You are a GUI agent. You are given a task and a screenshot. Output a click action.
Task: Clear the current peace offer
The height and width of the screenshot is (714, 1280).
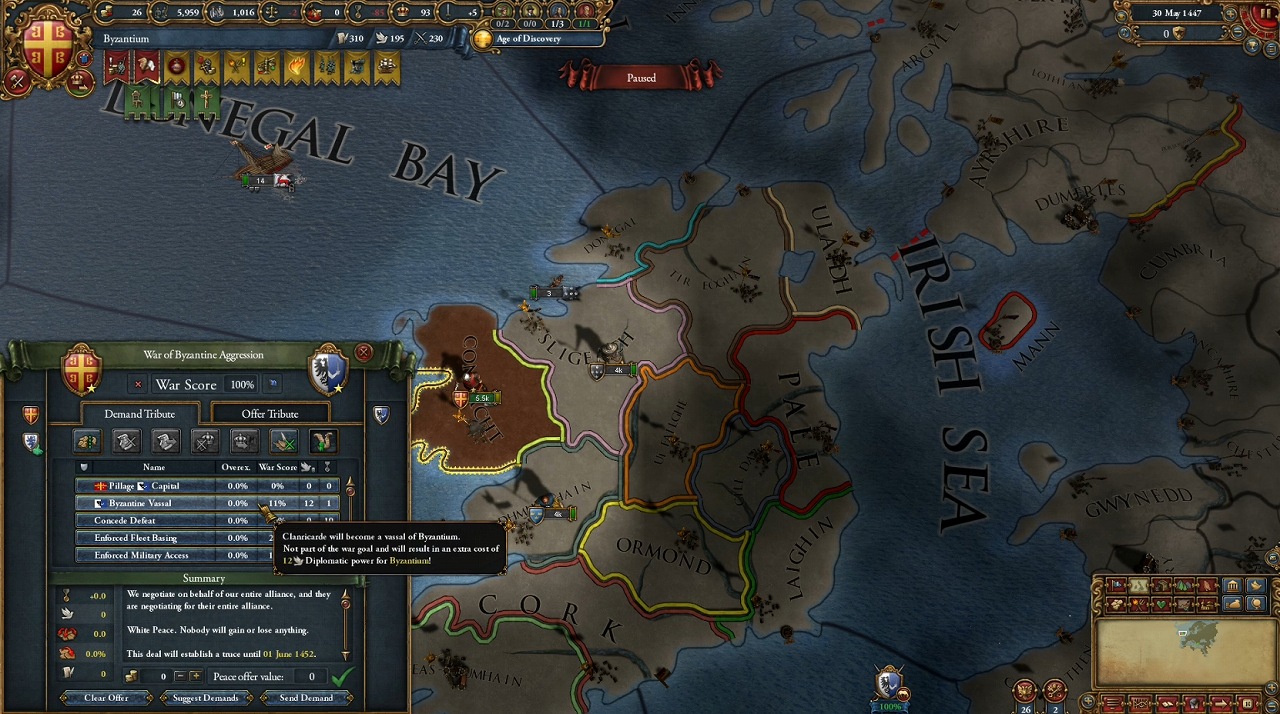coord(106,698)
